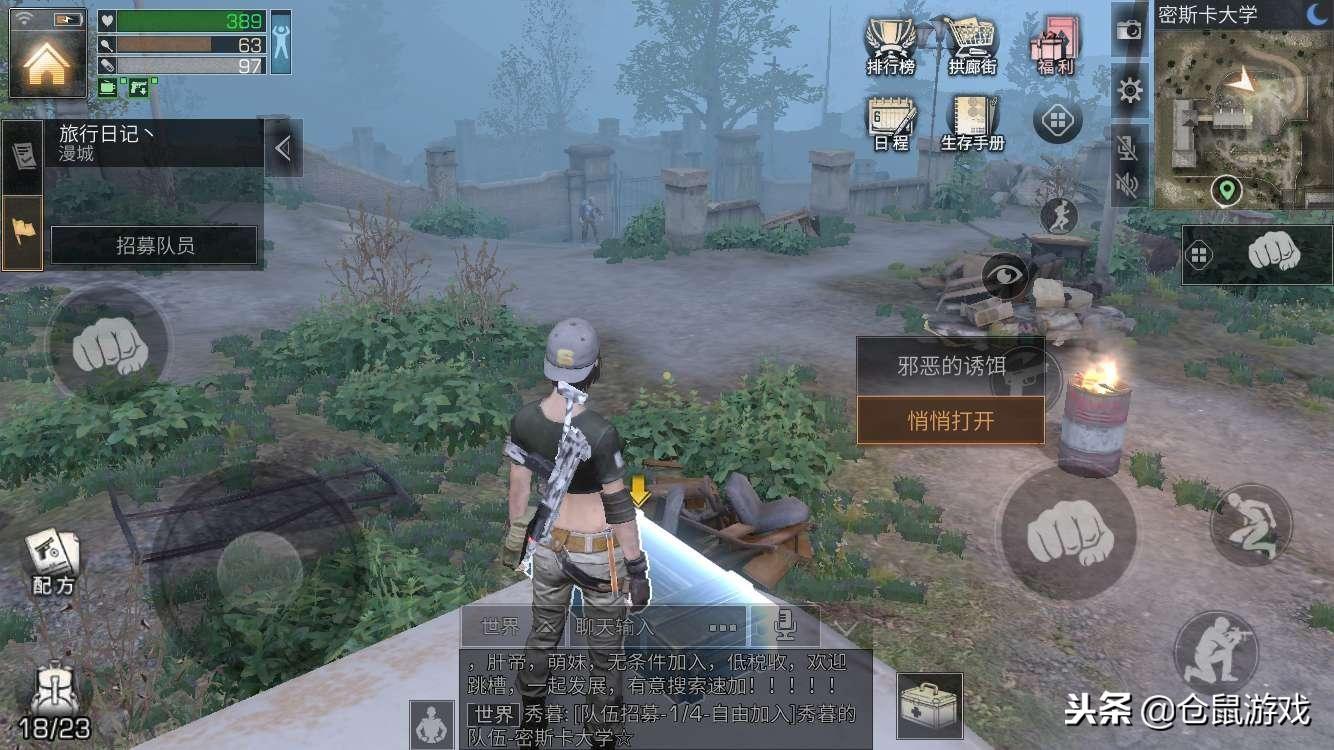Tap the home house icon
The height and width of the screenshot is (750, 1334).
point(47,61)
